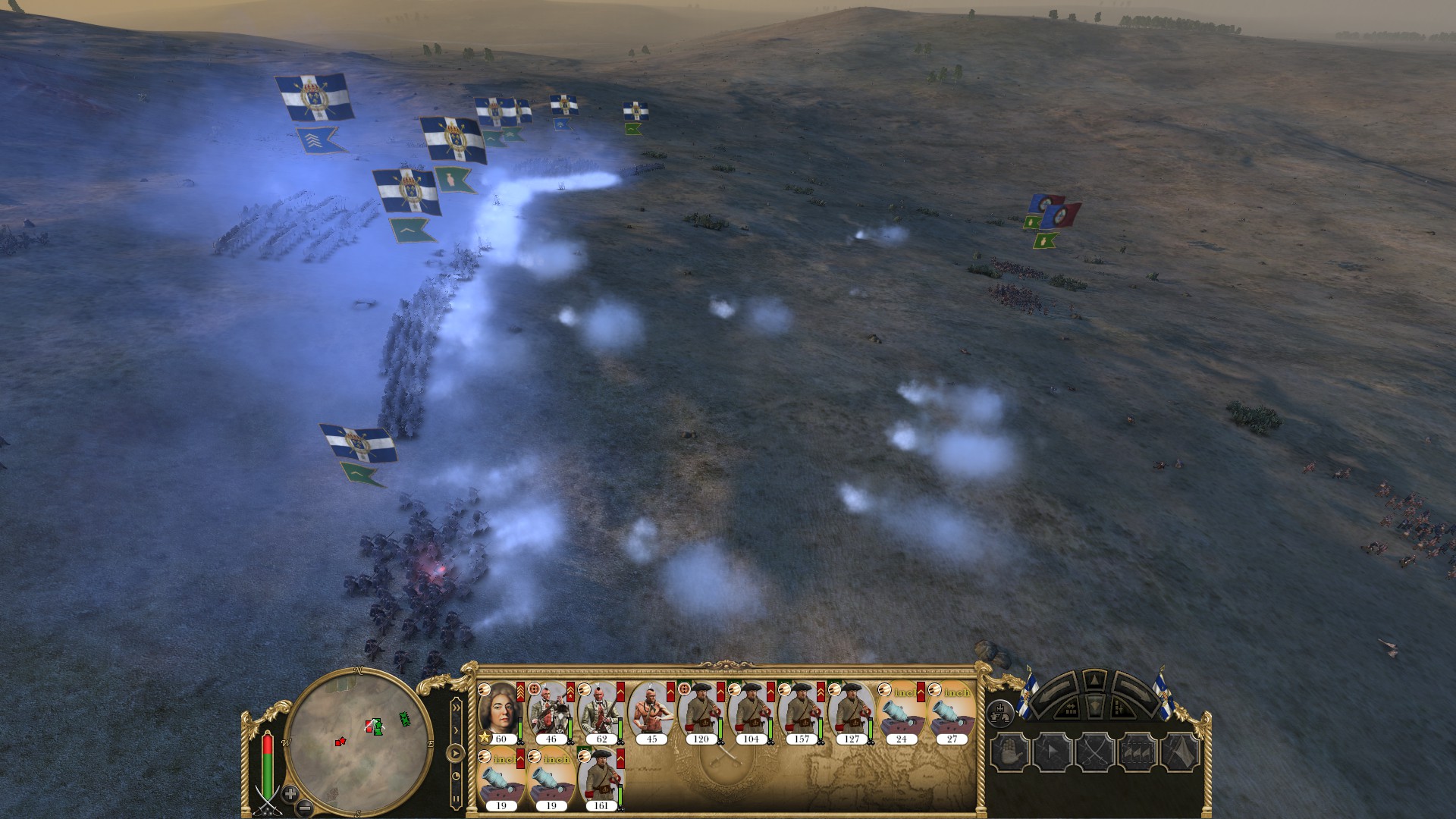This screenshot has height=819, width=1456.
Task: Select the militia unit card showing 157 men
Action: 802,713
